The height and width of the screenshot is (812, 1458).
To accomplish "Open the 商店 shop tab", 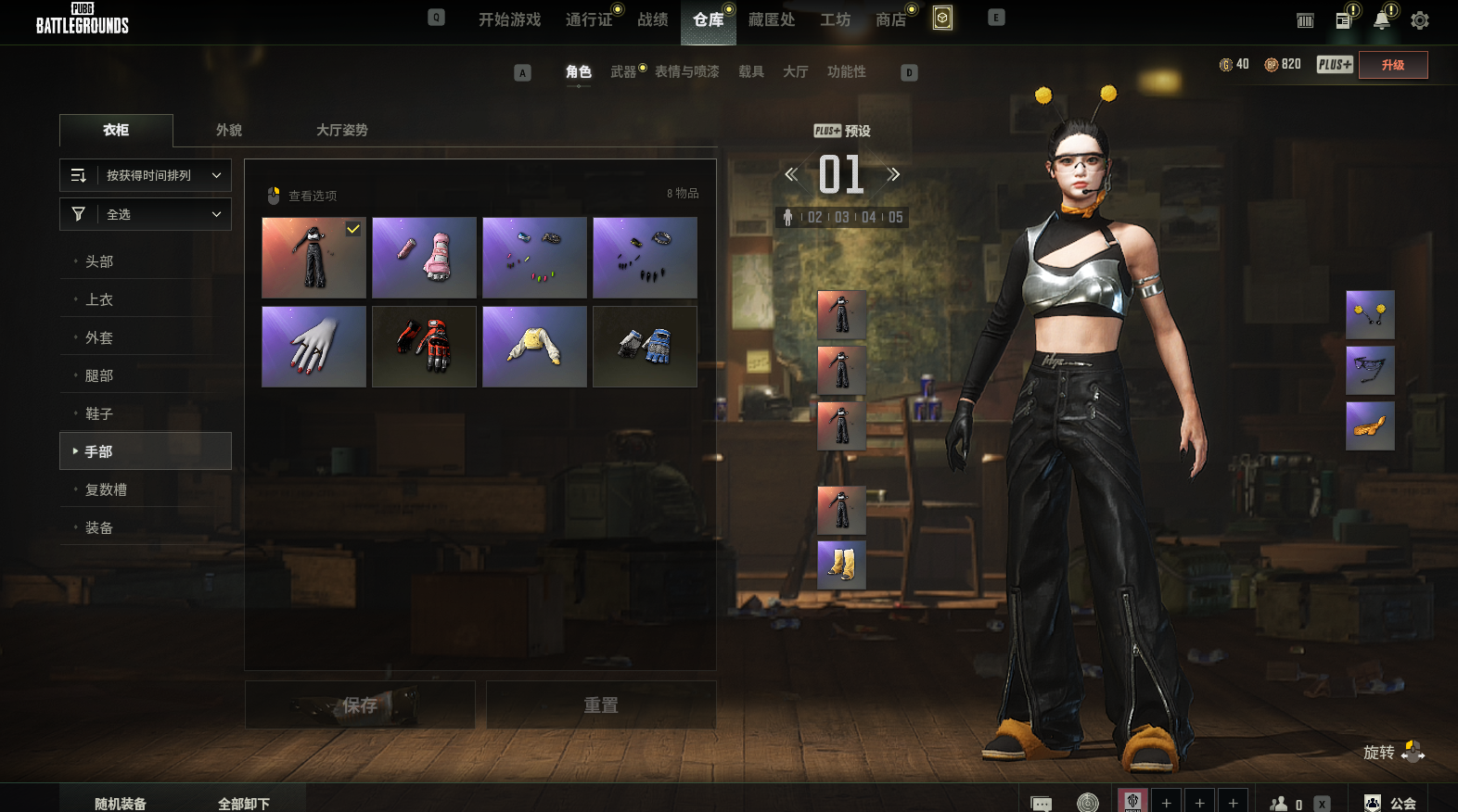I will click(890, 19).
